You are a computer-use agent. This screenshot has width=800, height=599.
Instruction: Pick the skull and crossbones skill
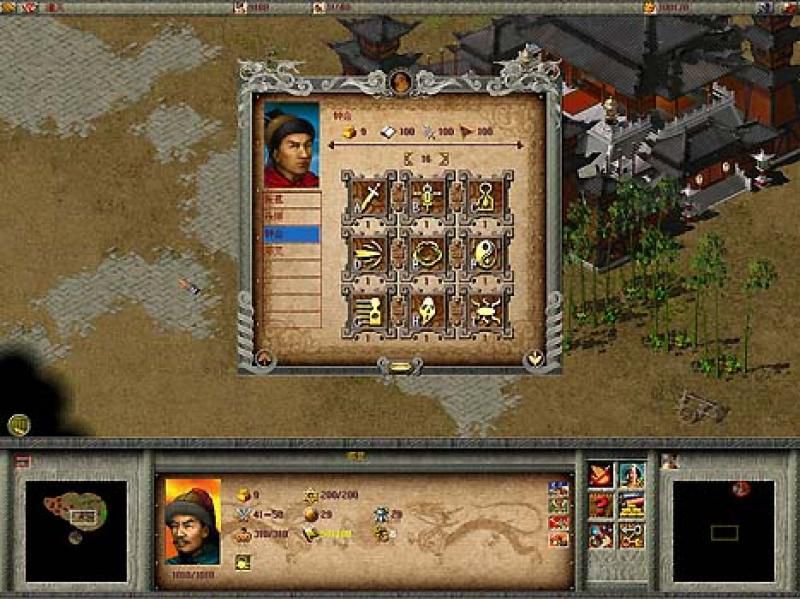[486, 312]
